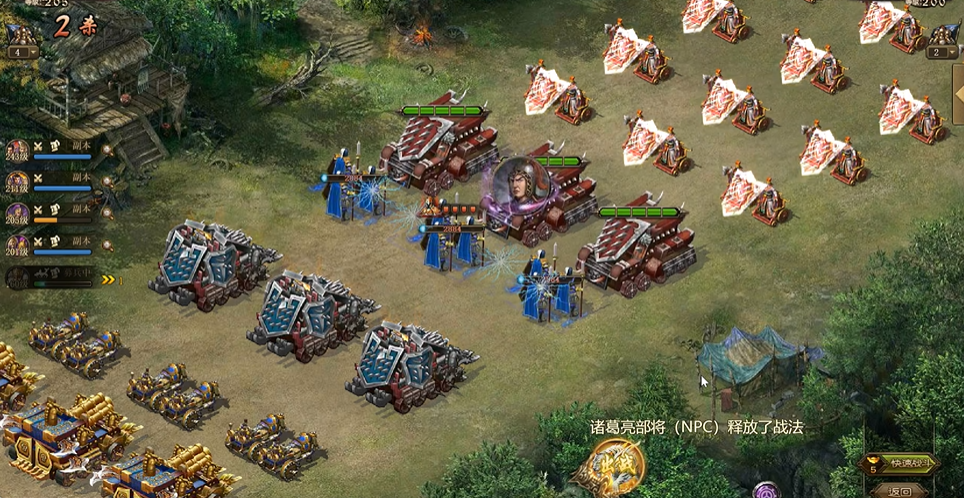
Task: Select the level 201 general portrait
Action: (17, 245)
